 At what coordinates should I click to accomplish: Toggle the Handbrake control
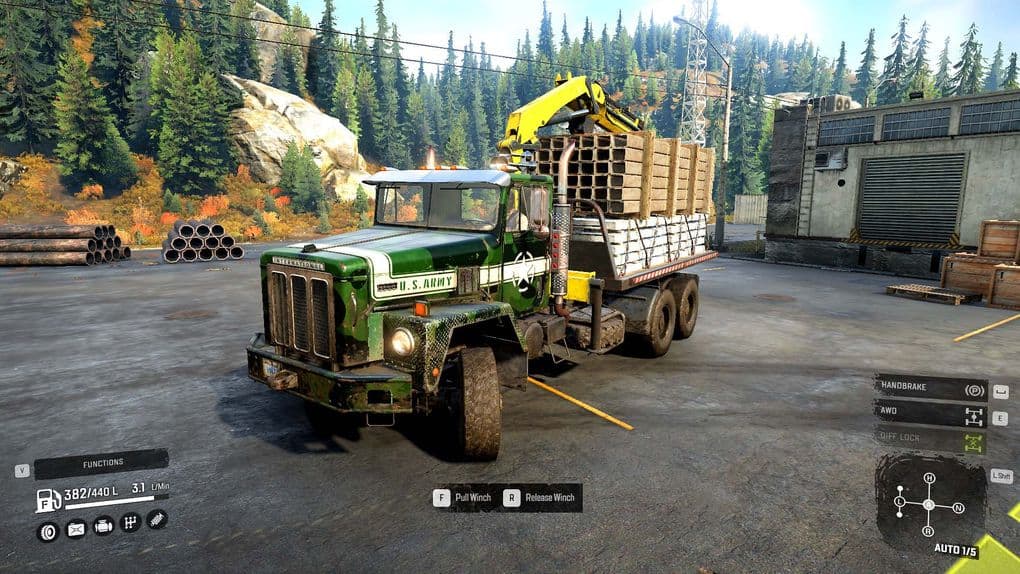pos(931,388)
